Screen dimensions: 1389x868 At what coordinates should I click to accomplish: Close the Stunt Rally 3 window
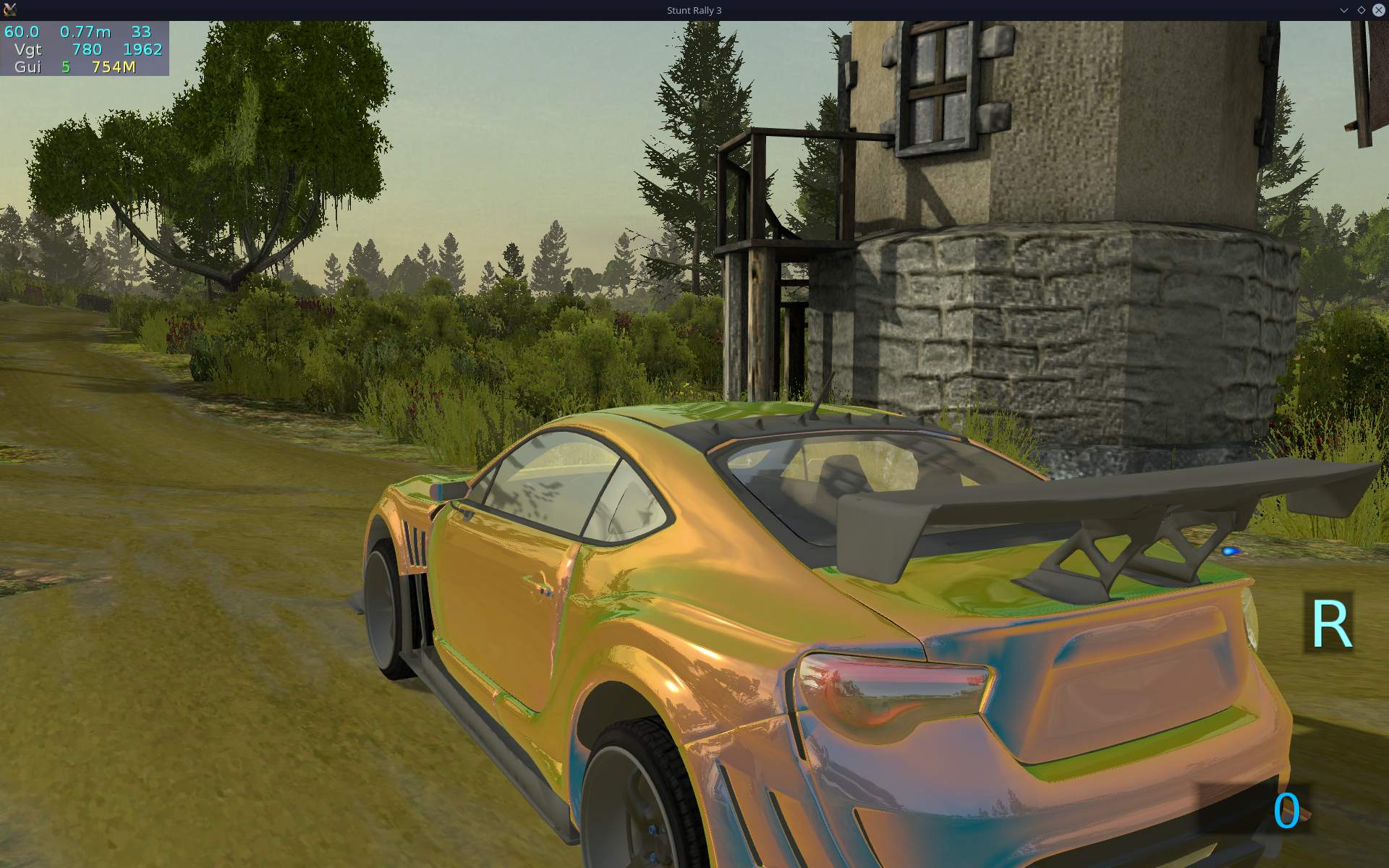pyautogui.click(x=1378, y=10)
